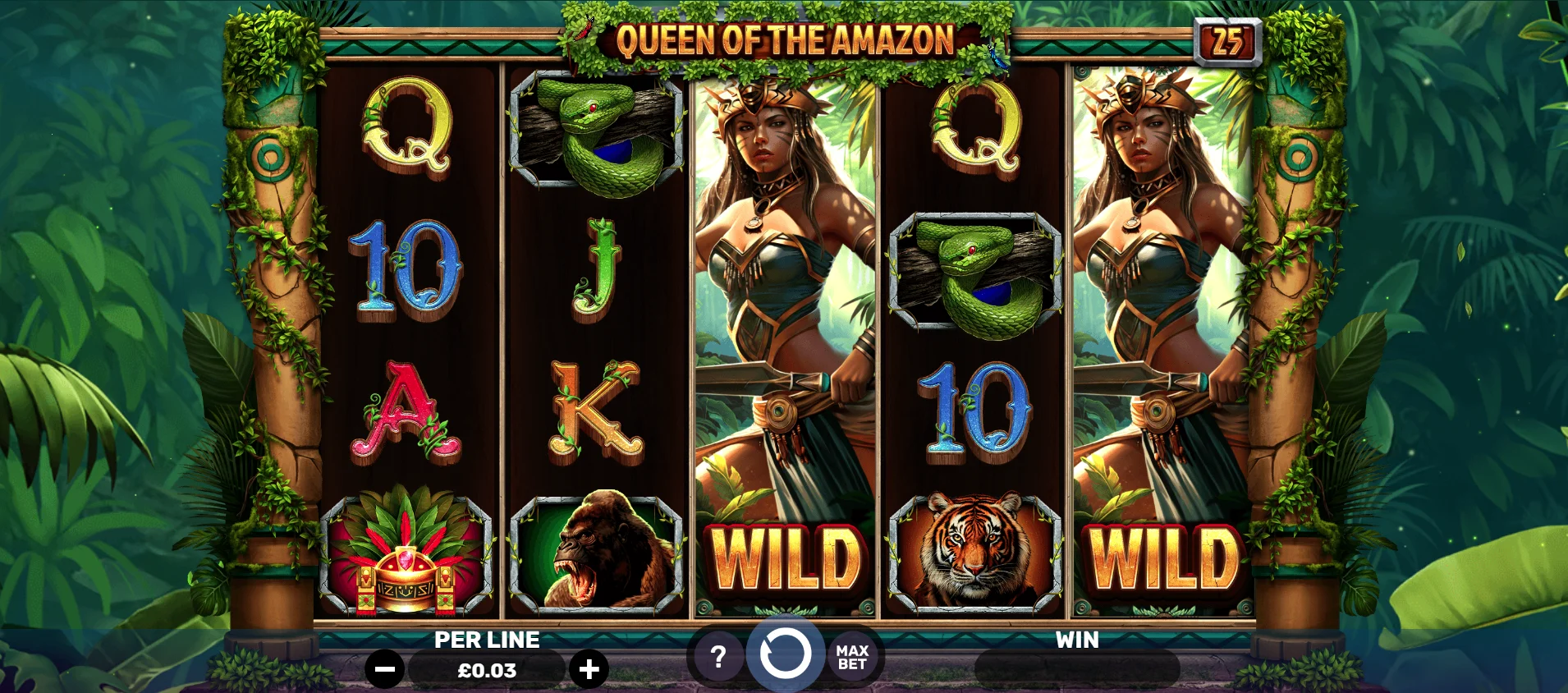Increase the per line bet with plus
This screenshot has height=693, width=1568.
[589, 669]
